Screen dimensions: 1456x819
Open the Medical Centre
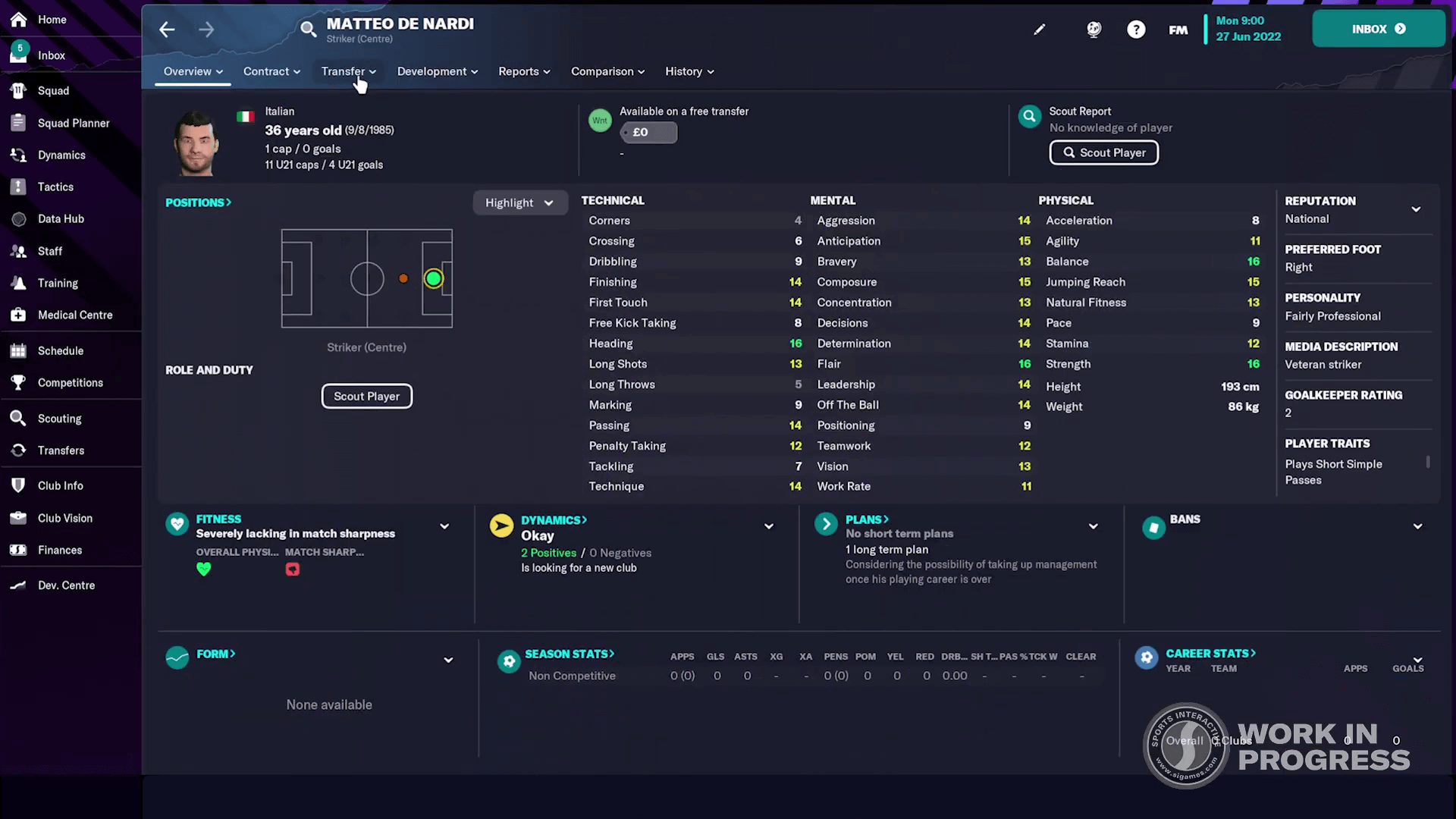click(74, 315)
